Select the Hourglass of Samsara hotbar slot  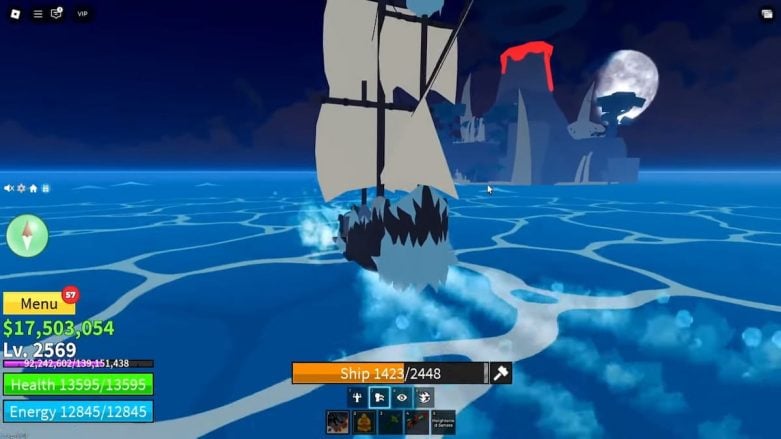click(x=443, y=422)
